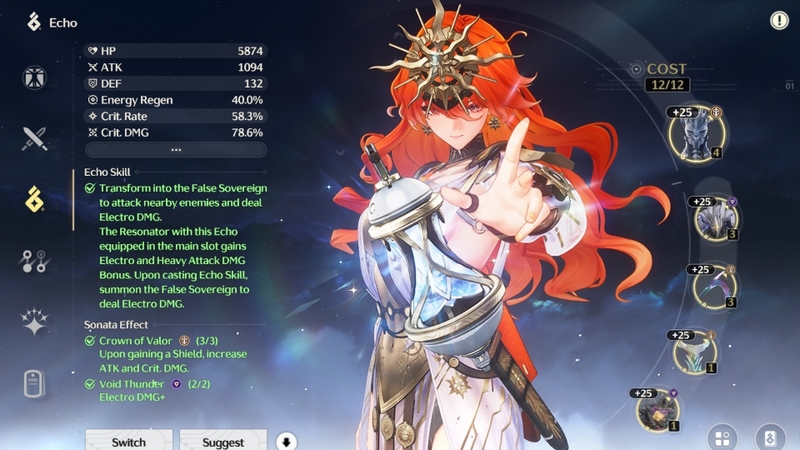
Task: Expand the full stats with the ellipsis bar
Action: [x=175, y=150]
